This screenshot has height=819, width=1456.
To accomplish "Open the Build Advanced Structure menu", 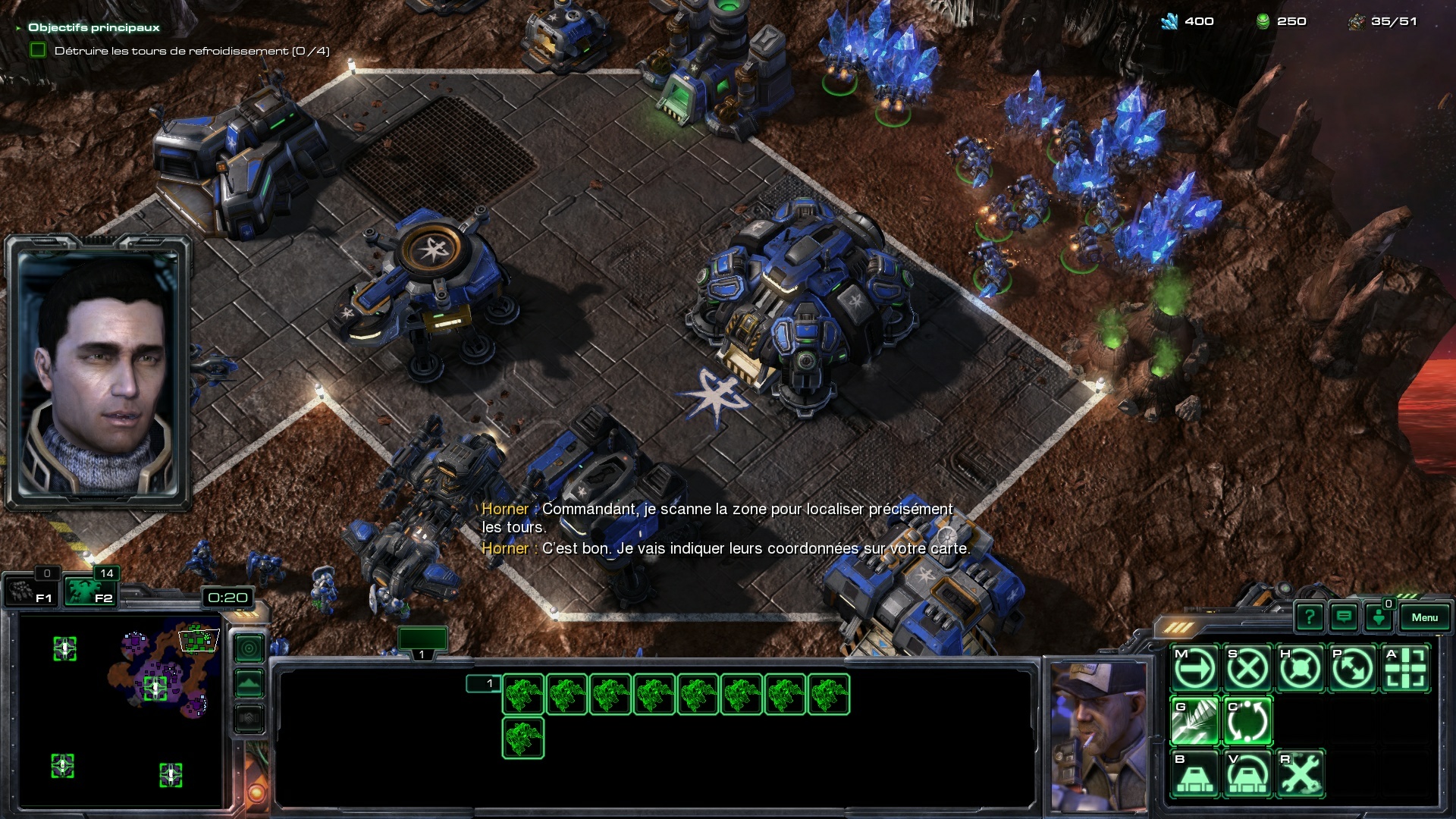I will 1247,774.
